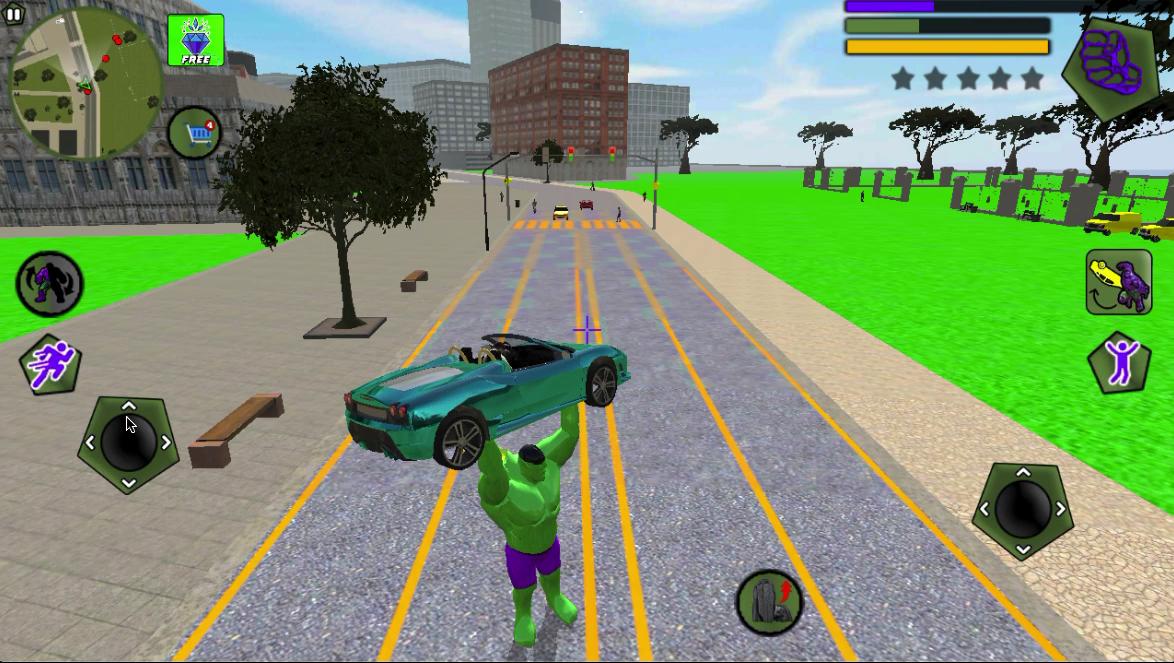
Task: Tap the purple jump figure button
Action: [1120, 362]
